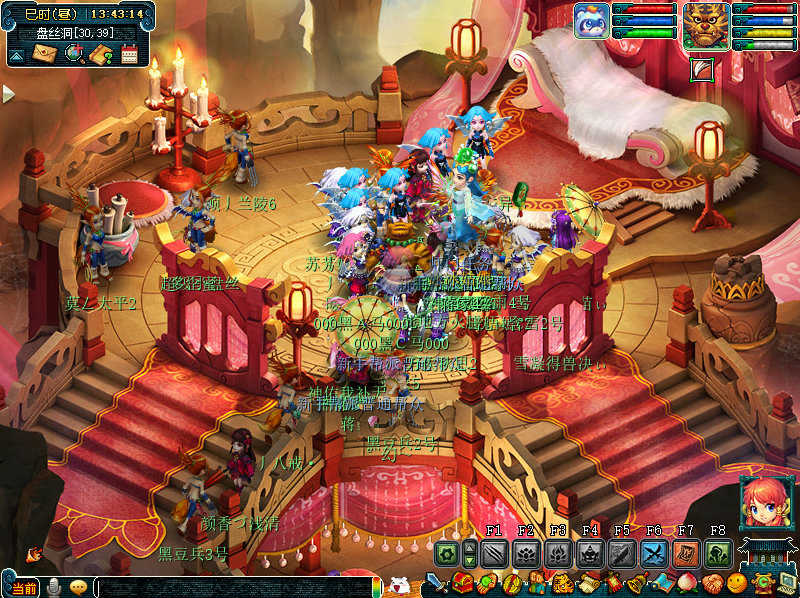Use the F6 crossed blades skill
800x598 pixels.
click(x=654, y=554)
